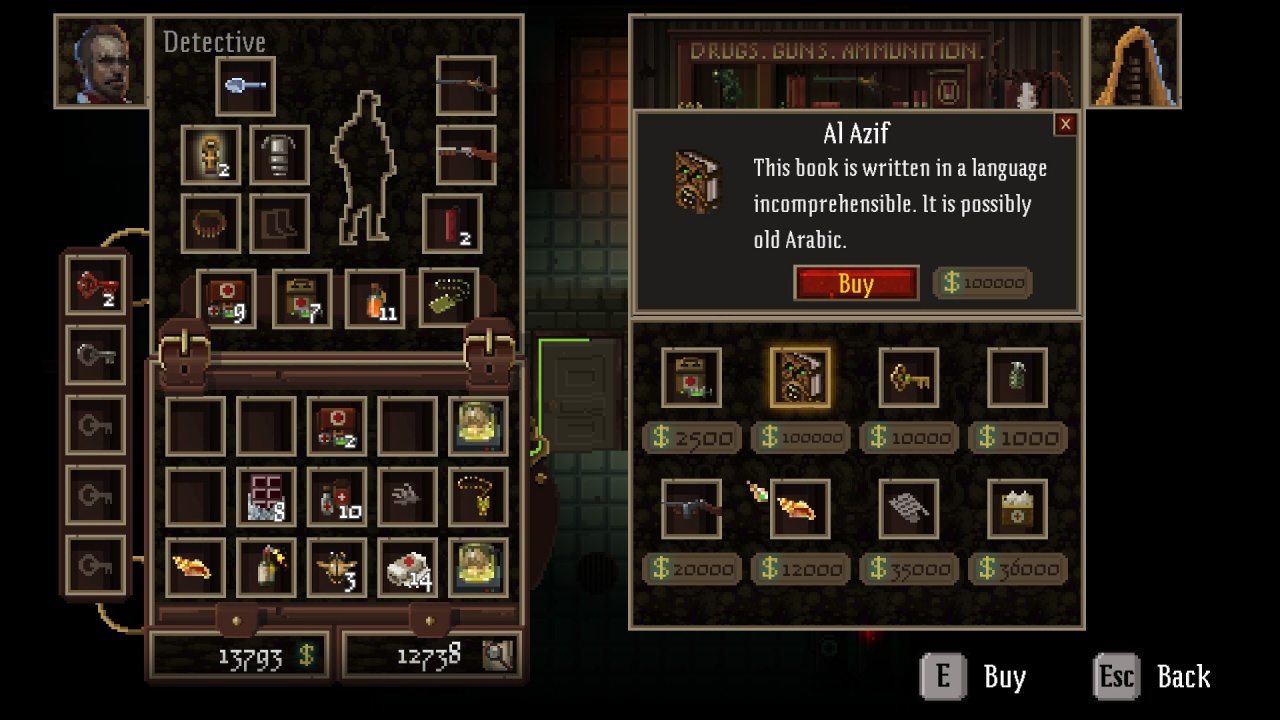The height and width of the screenshot is (720, 1280).
Task: Select the quick-slot medkit with count 9
Action: pyautogui.click(x=226, y=299)
